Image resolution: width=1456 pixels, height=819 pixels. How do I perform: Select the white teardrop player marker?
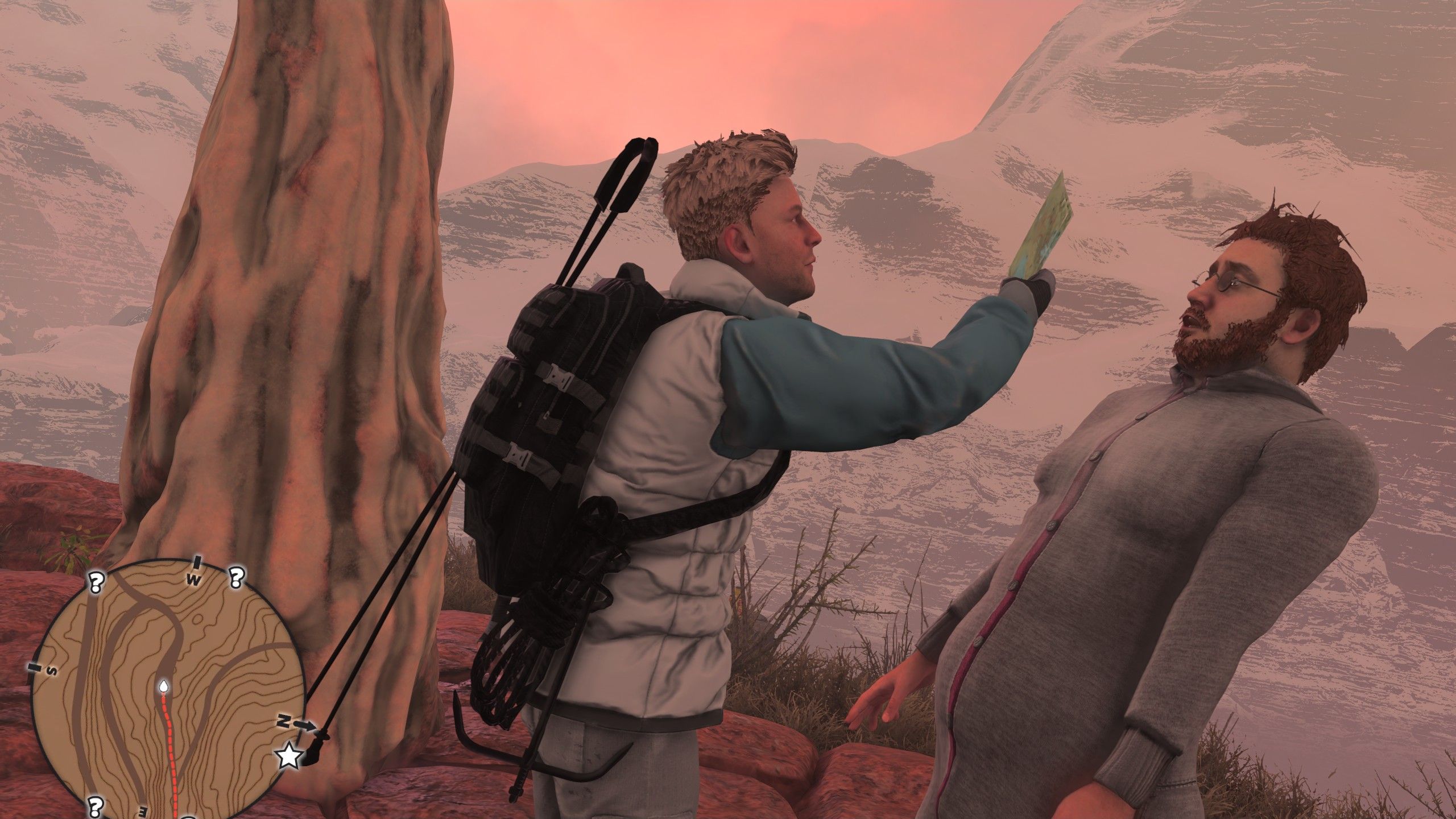coord(164,686)
